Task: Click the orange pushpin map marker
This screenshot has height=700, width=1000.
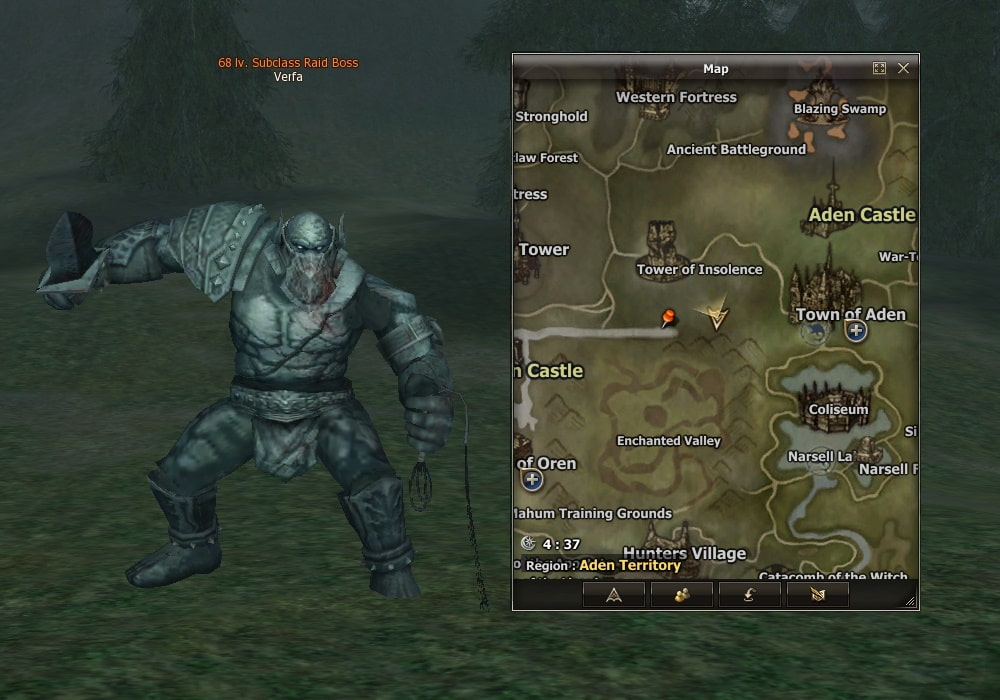Action: coord(667,318)
